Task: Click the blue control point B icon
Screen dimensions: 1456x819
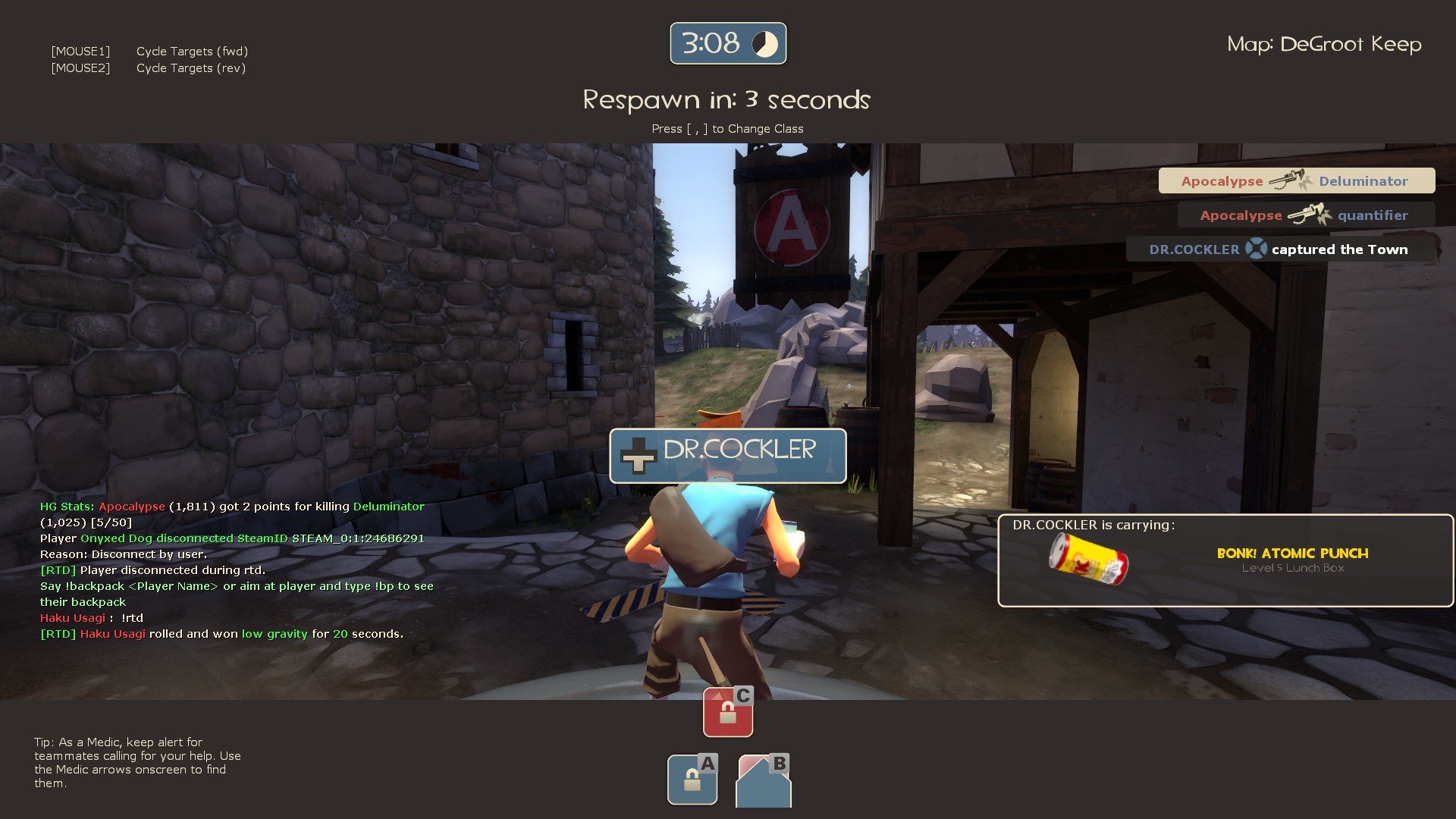Action: coord(764,781)
